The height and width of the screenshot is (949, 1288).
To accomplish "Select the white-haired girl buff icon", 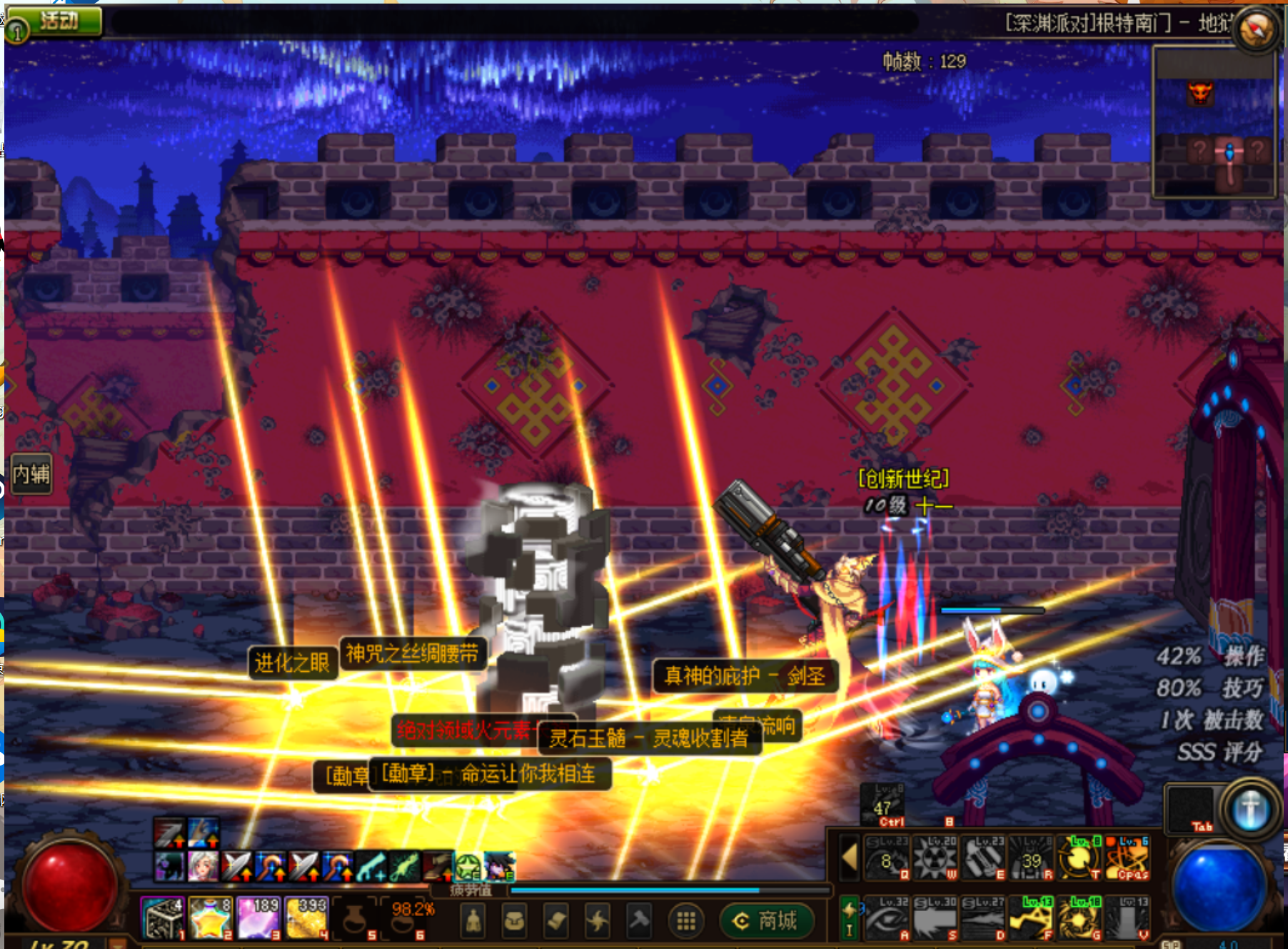I will 203,866.
